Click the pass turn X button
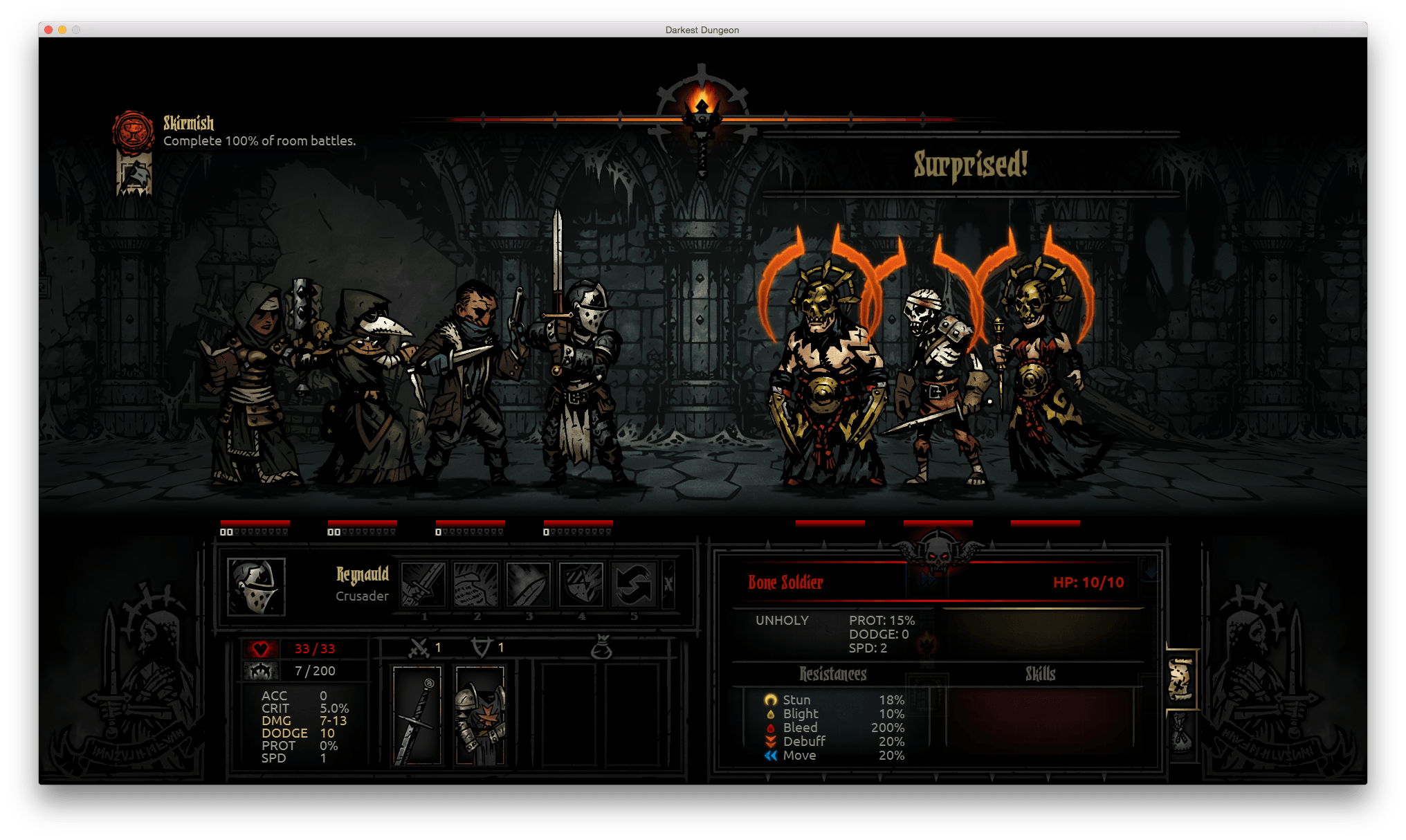The width and height of the screenshot is (1406, 840). [668, 585]
